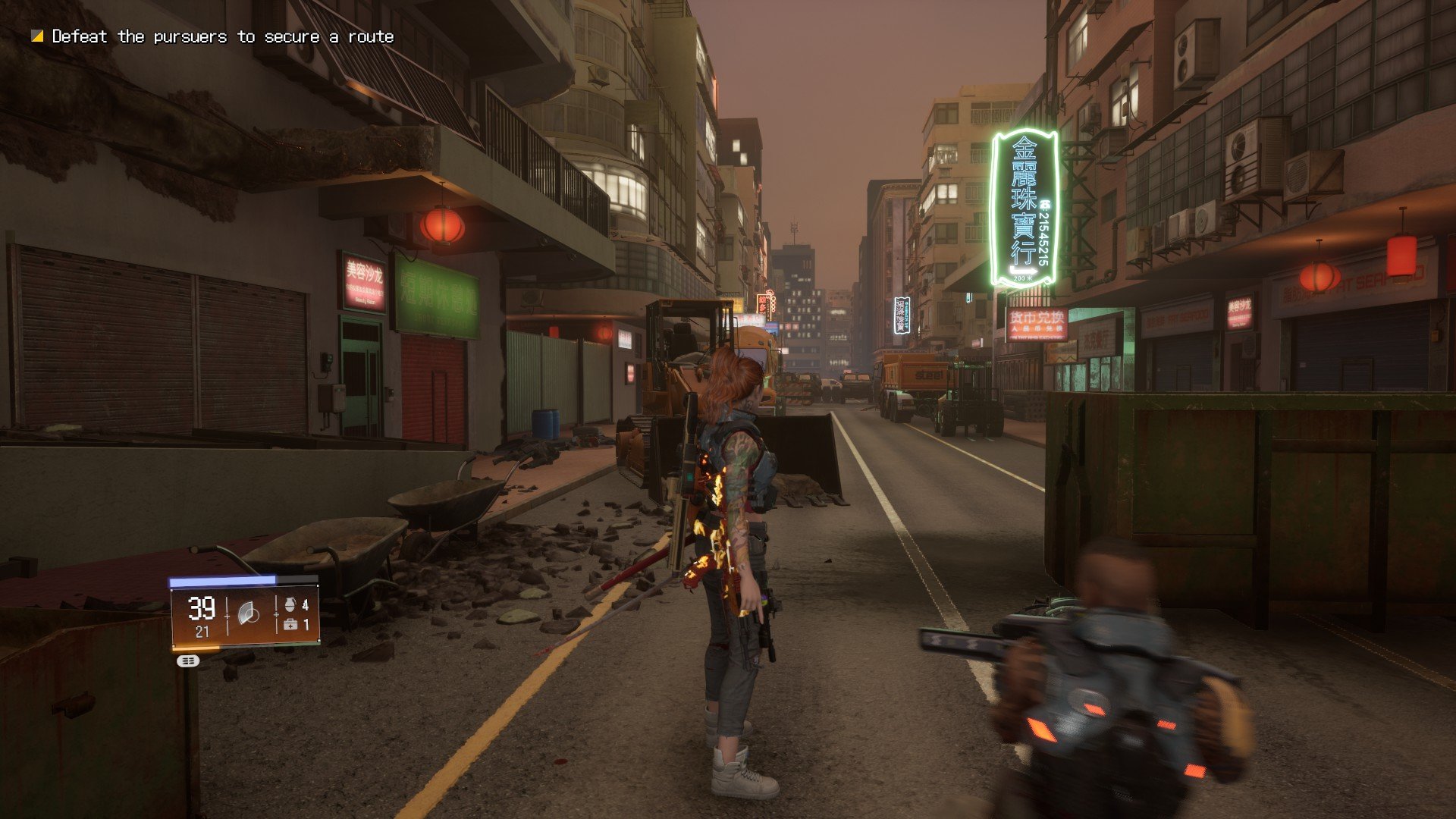Select the grenade icon in the HUD
Screen dimensions: 1456x819
[290, 604]
